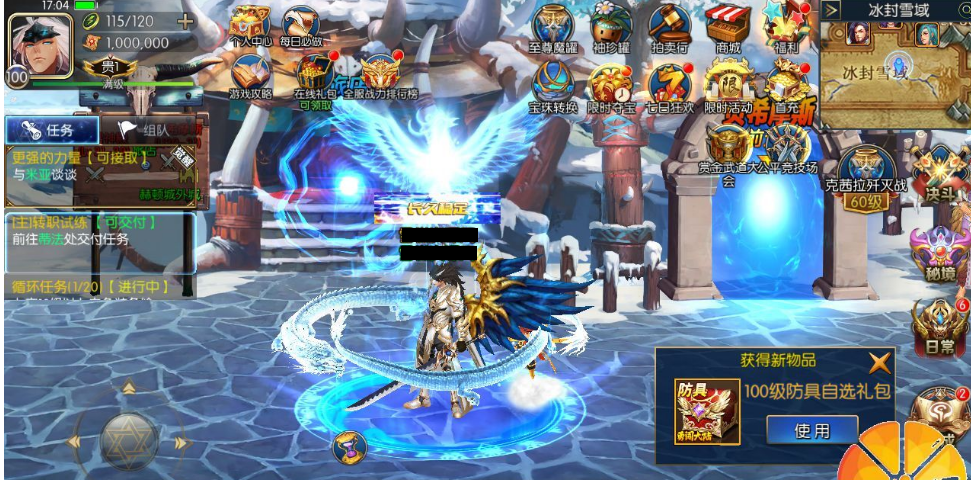Open the 日常 daily menu
This screenshot has width=971, height=480.
pyautogui.click(x=938, y=328)
